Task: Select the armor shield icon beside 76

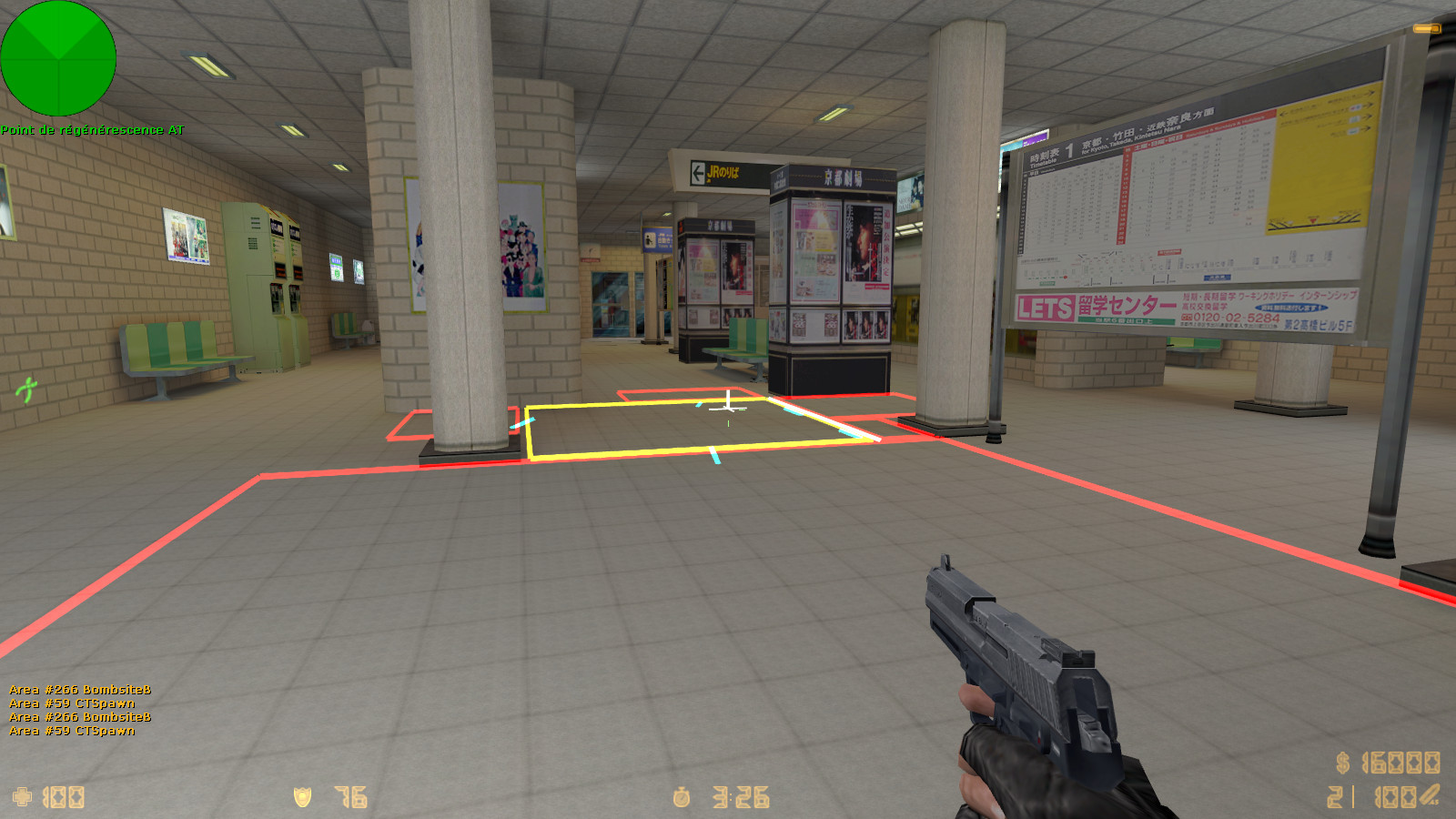Action: click(x=300, y=796)
